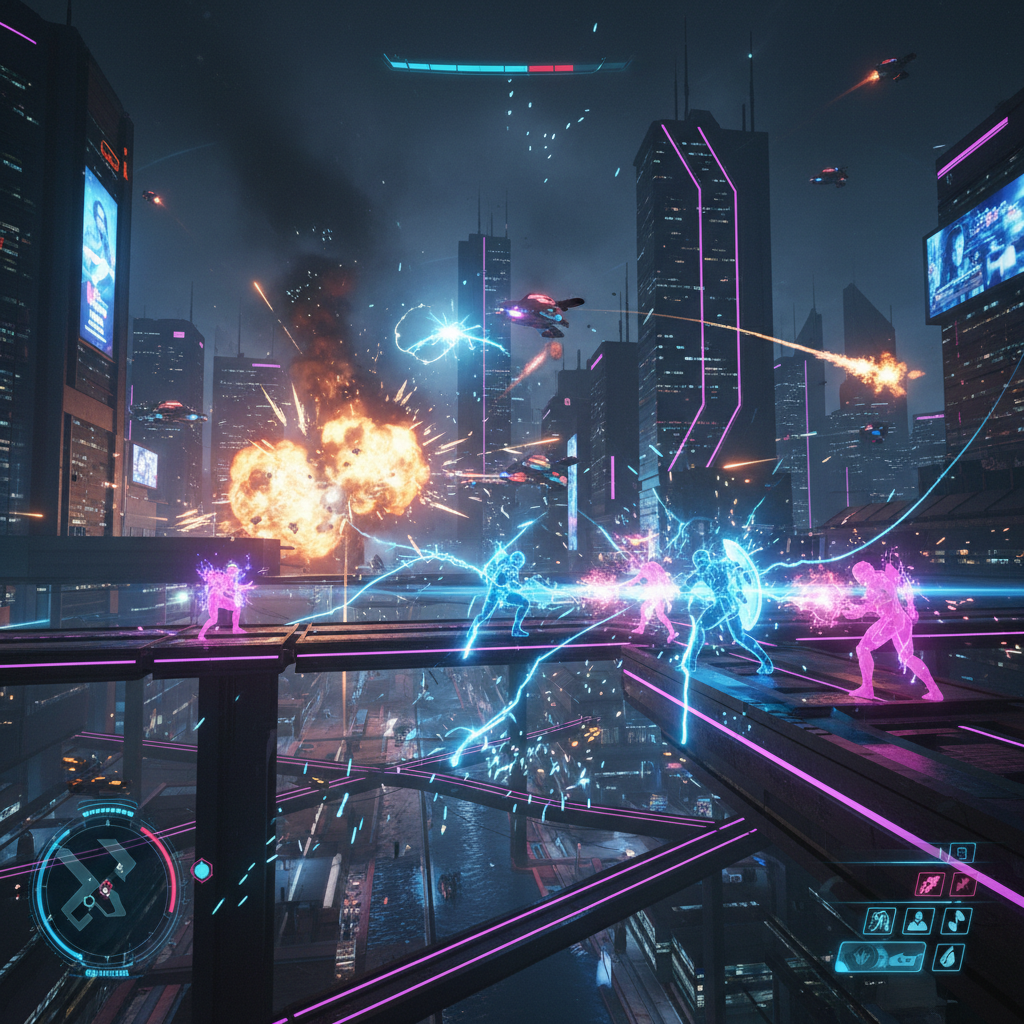Trigger the pink splash ability icon
Viewport: 1024px width, 1024px height.
pyautogui.click(x=962, y=884)
